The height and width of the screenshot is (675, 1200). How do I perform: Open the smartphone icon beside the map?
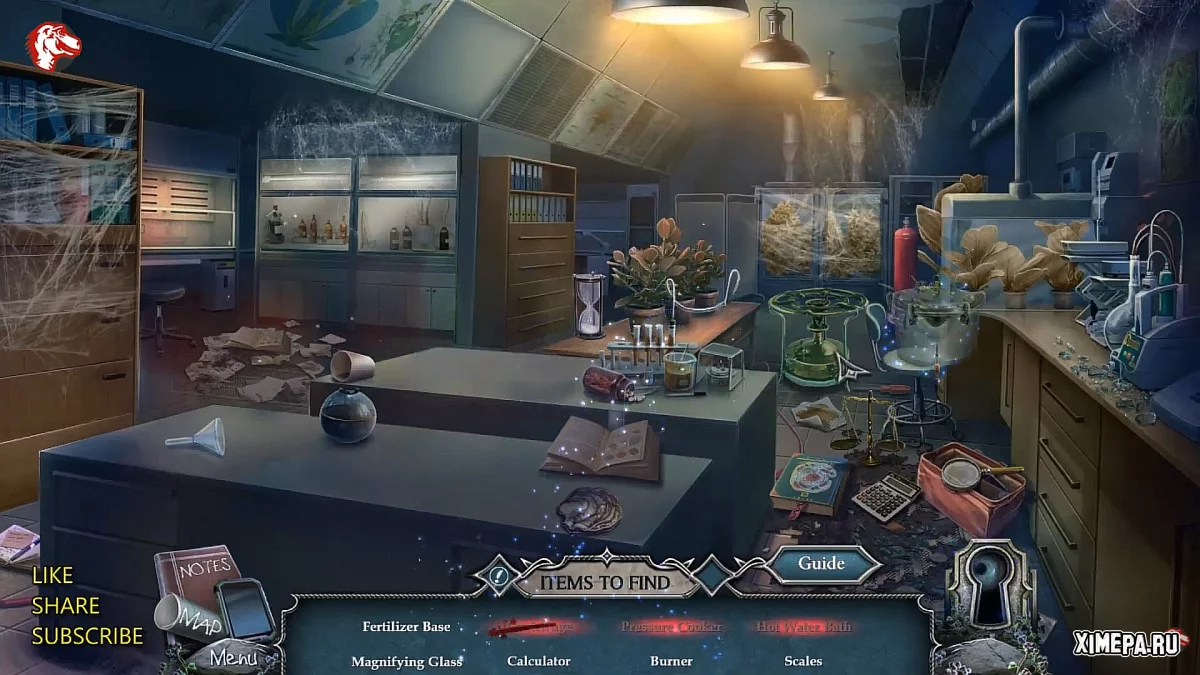(x=244, y=609)
